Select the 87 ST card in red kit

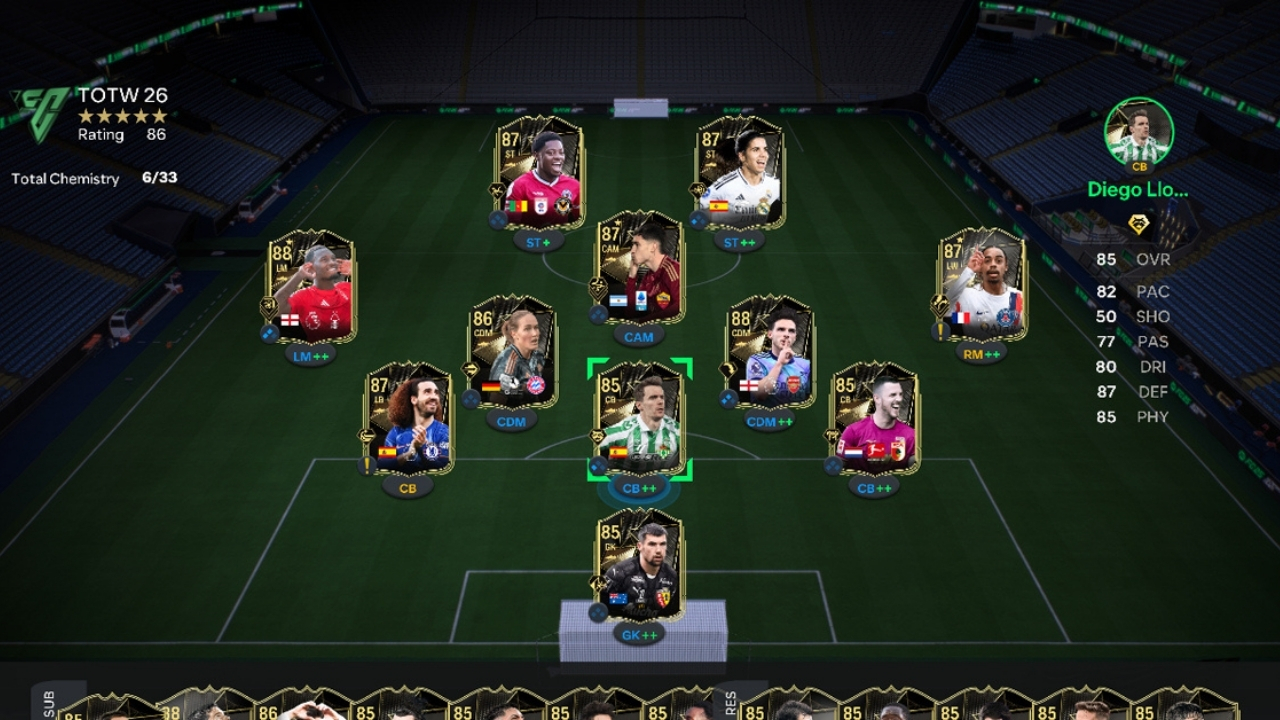click(540, 172)
